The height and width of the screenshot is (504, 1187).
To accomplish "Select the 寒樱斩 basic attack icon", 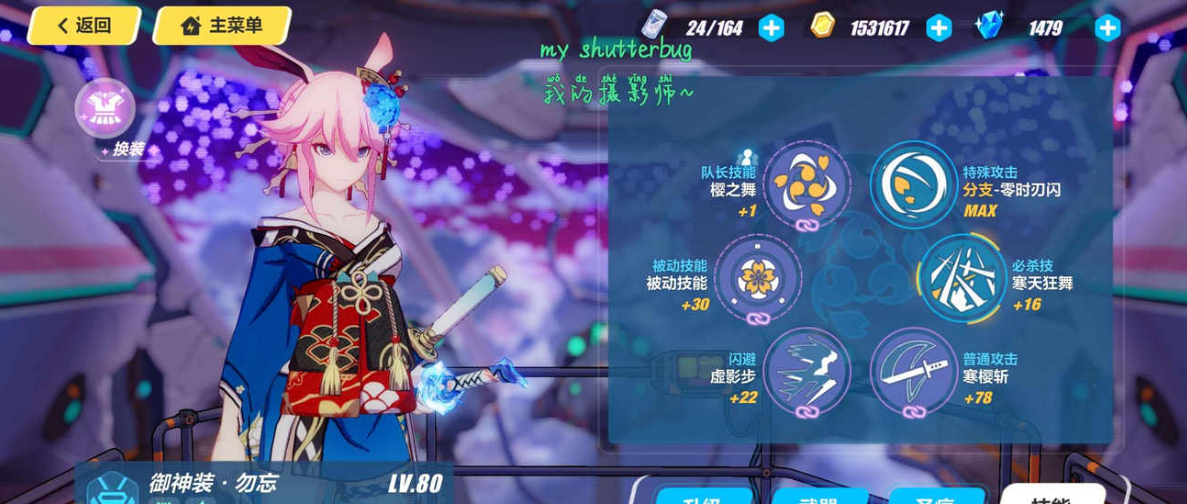I will [x=912, y=370].
